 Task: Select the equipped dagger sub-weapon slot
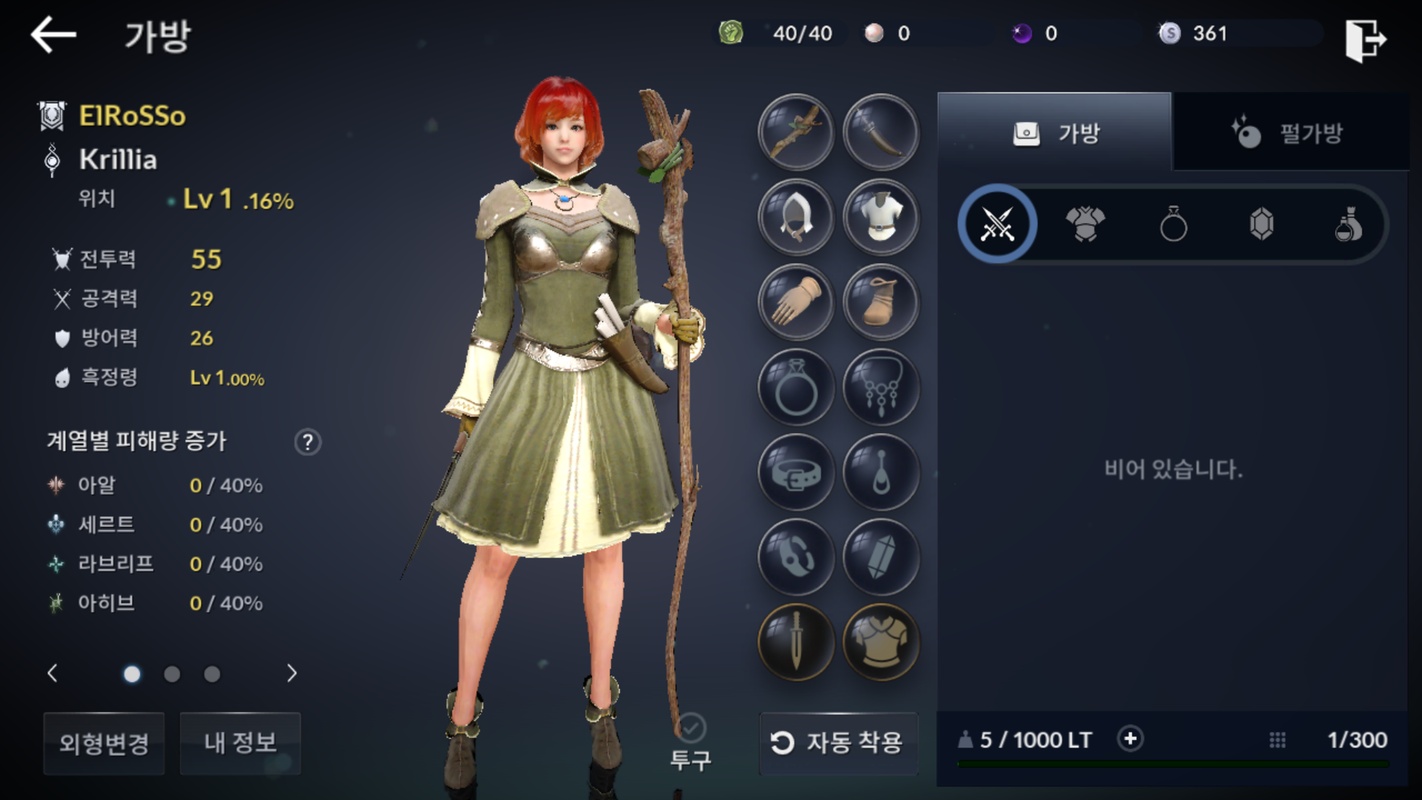pos(881,132)
